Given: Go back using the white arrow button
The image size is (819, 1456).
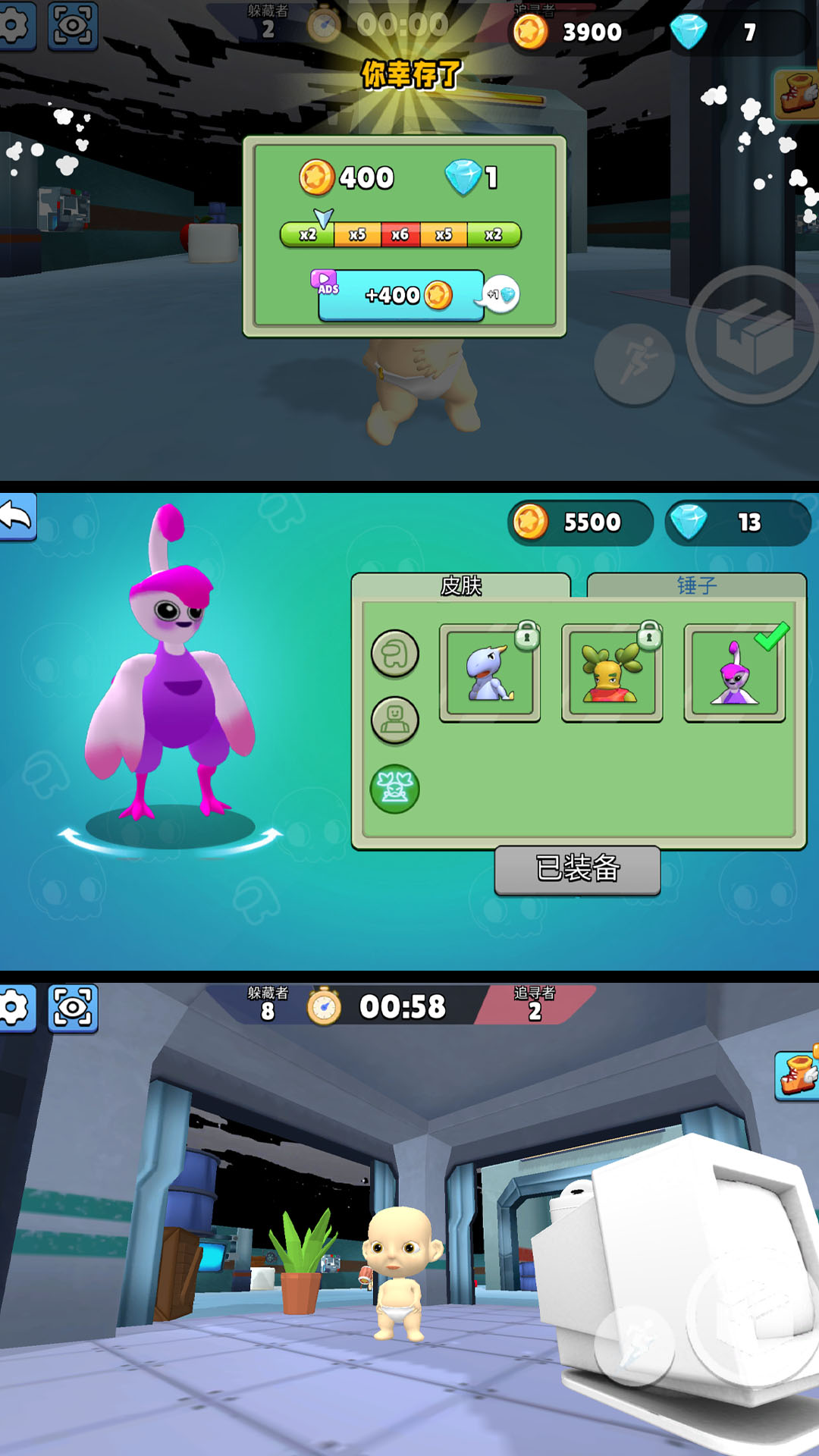Looking at the screenshot, I should click(17, 517).
